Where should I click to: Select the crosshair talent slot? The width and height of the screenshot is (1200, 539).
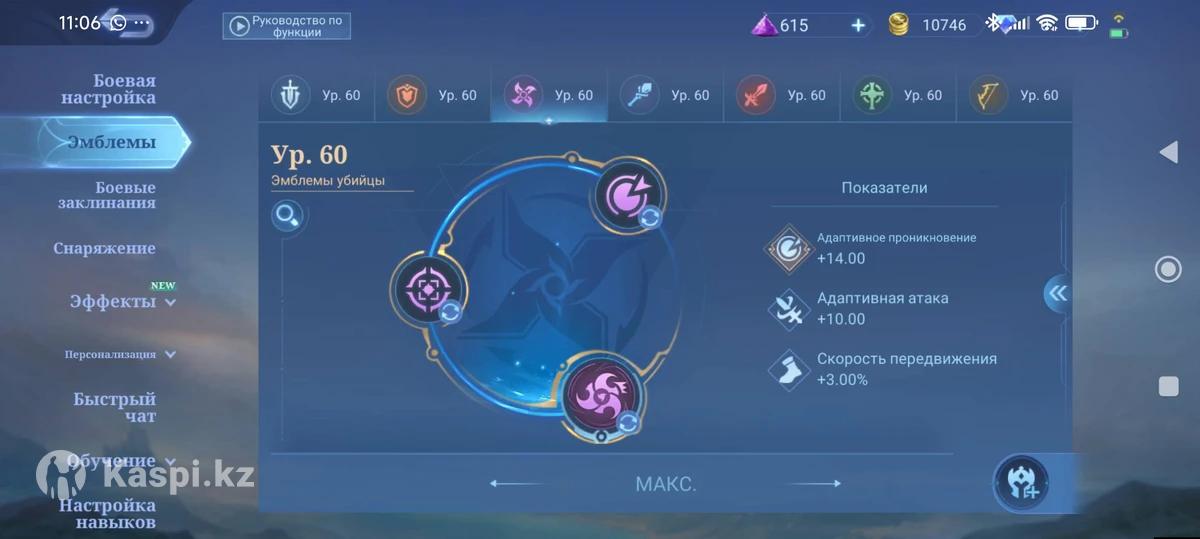(427, 289)
